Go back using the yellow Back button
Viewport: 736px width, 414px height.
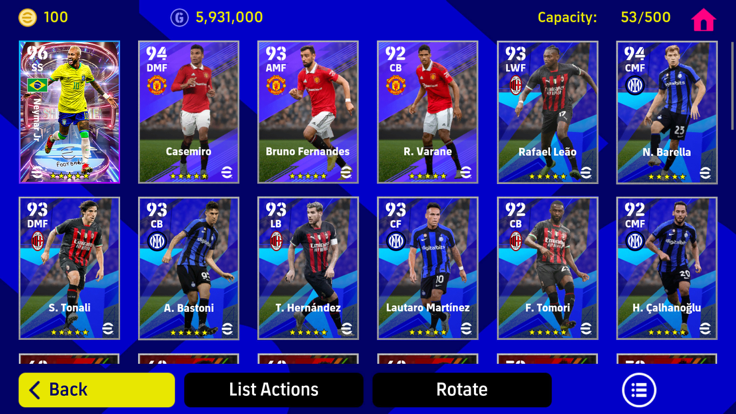97,390
